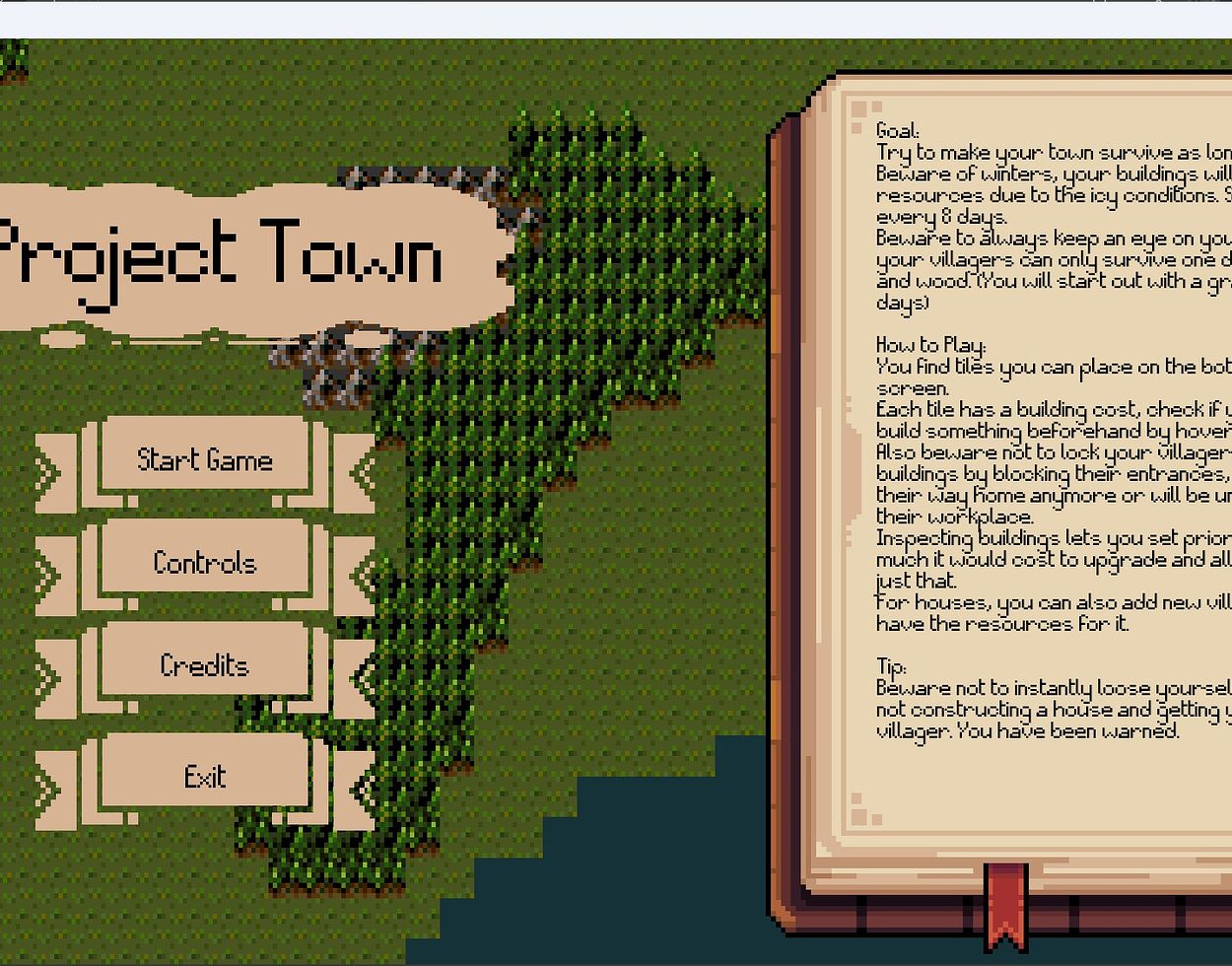Choose Exit to quit the game

click(205, 777)
